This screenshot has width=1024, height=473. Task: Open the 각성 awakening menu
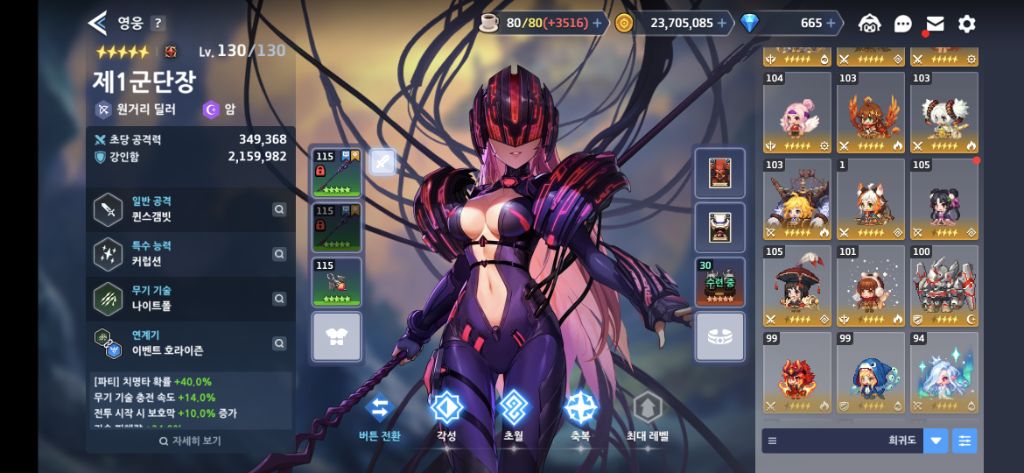(444, 417)
